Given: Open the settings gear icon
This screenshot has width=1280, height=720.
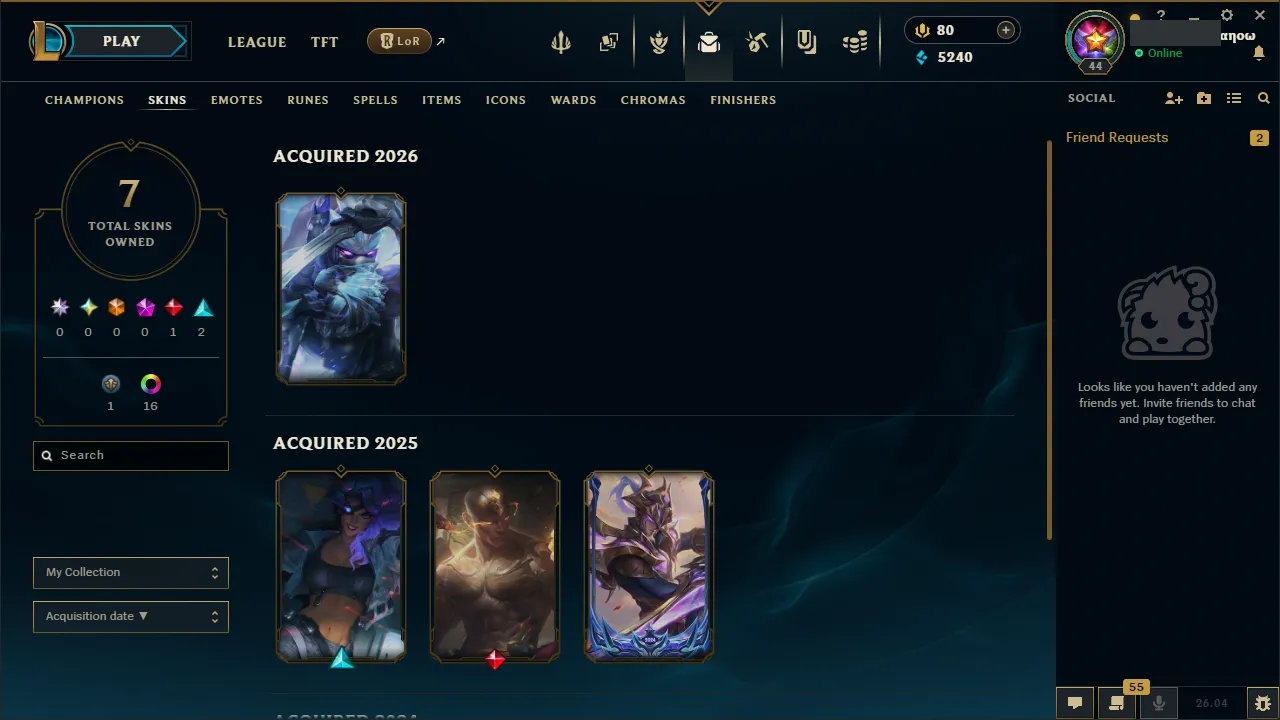Looking at the screenshot, I should point(1226,15).
